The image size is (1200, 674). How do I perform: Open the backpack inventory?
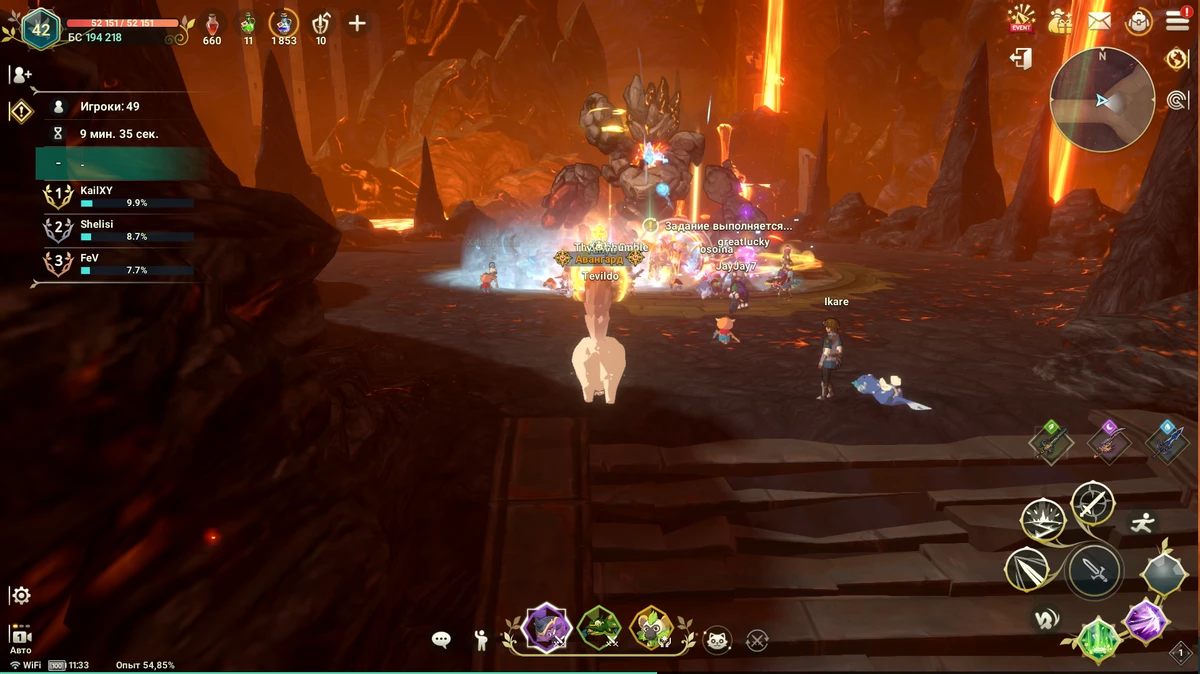pyautogui.click(x=1138, y=21)
